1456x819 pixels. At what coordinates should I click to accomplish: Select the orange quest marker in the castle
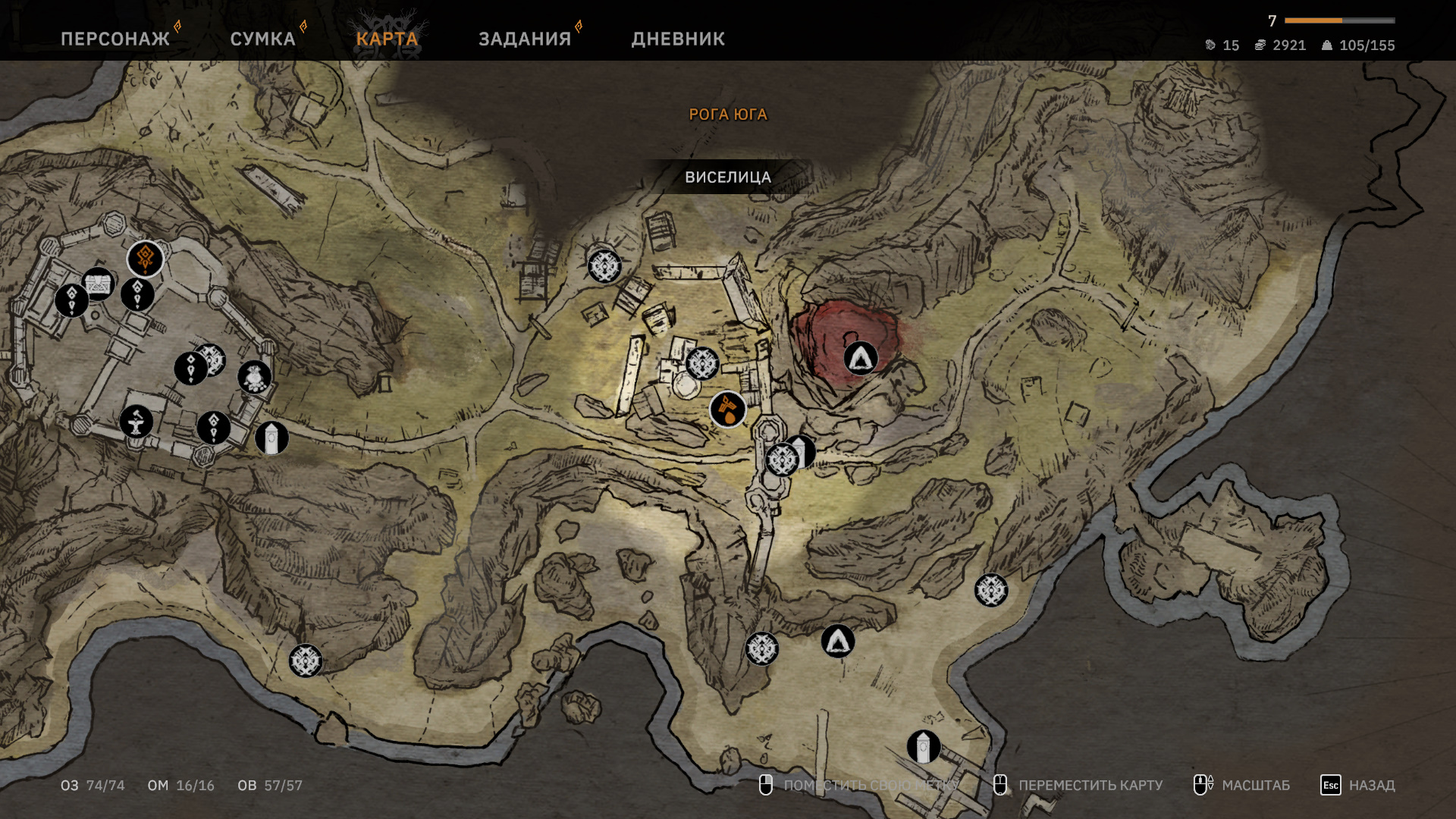point(146,259)
